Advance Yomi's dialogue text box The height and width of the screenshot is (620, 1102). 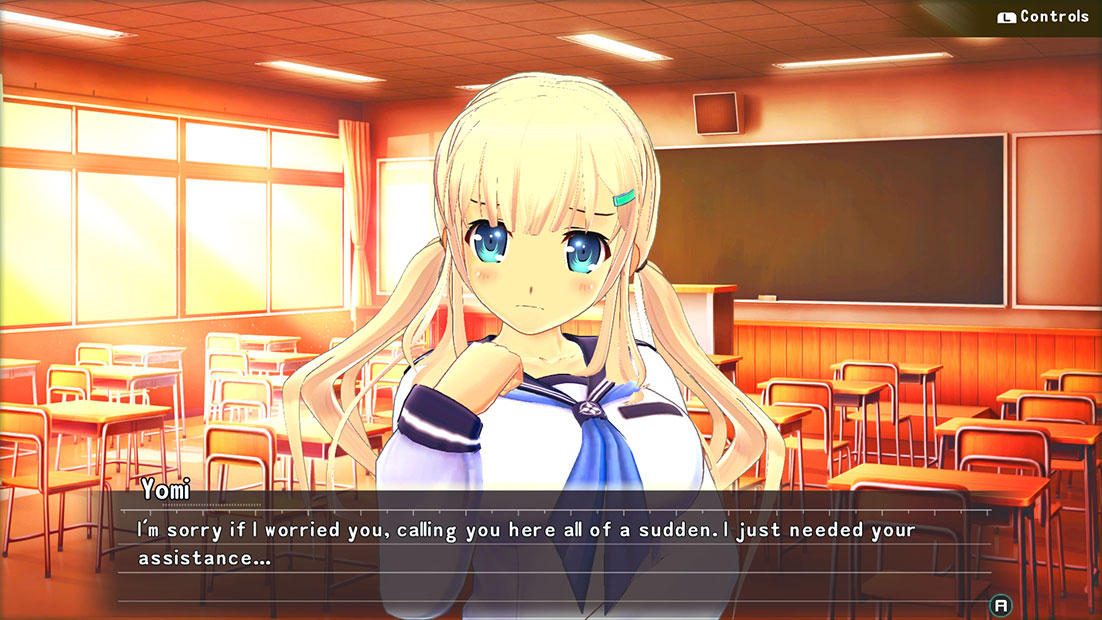[x=999, y=605]
